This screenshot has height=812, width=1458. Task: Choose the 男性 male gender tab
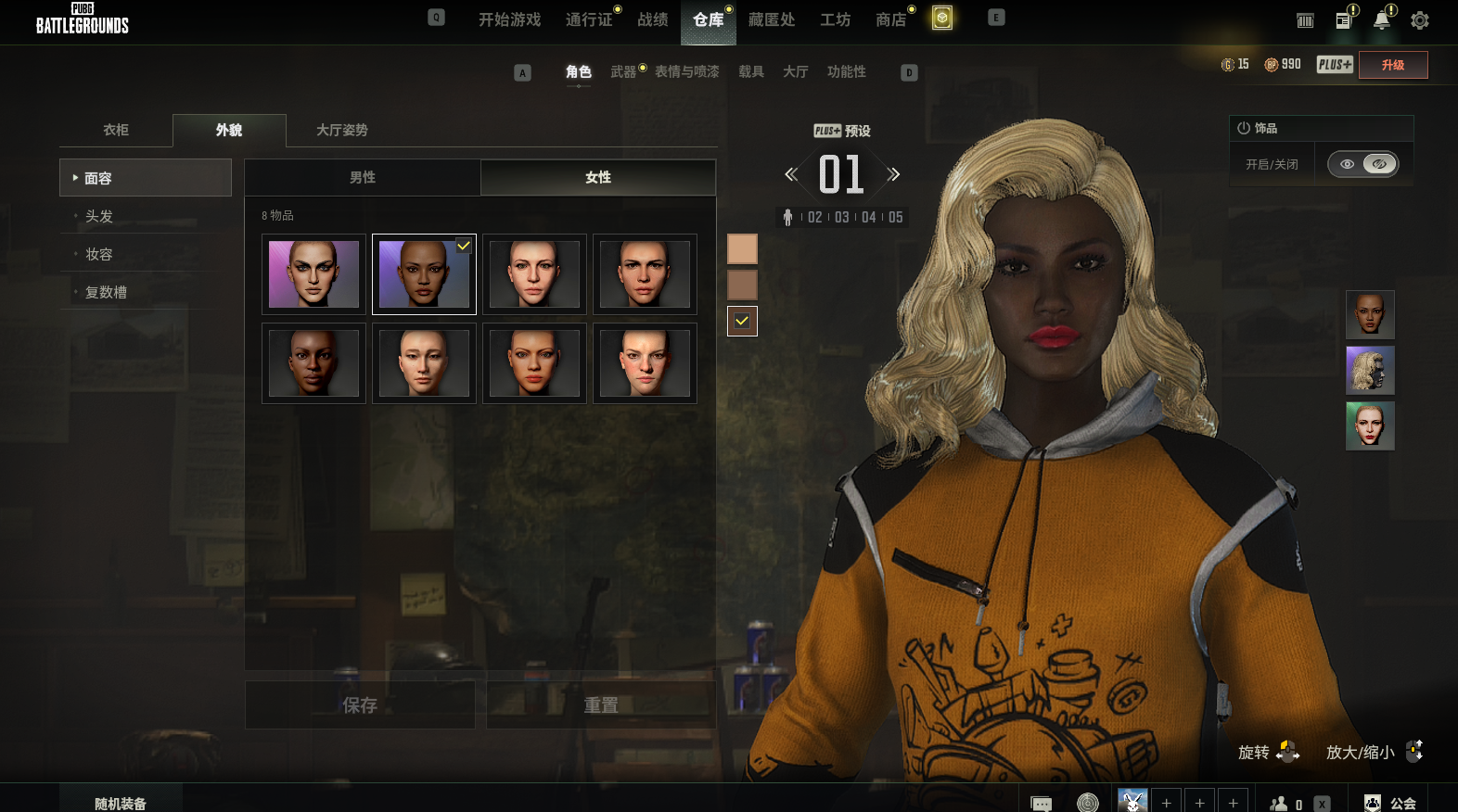click(363, 177)
